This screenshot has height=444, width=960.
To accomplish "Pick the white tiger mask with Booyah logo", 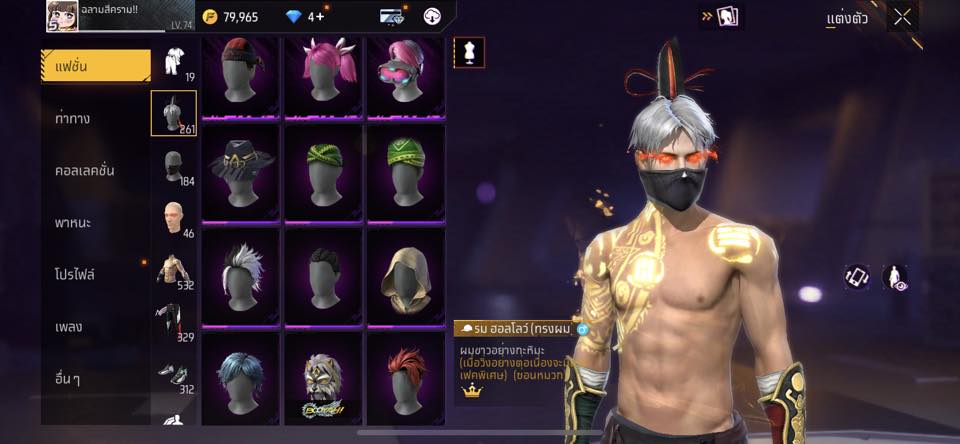I will coord(323,379).
